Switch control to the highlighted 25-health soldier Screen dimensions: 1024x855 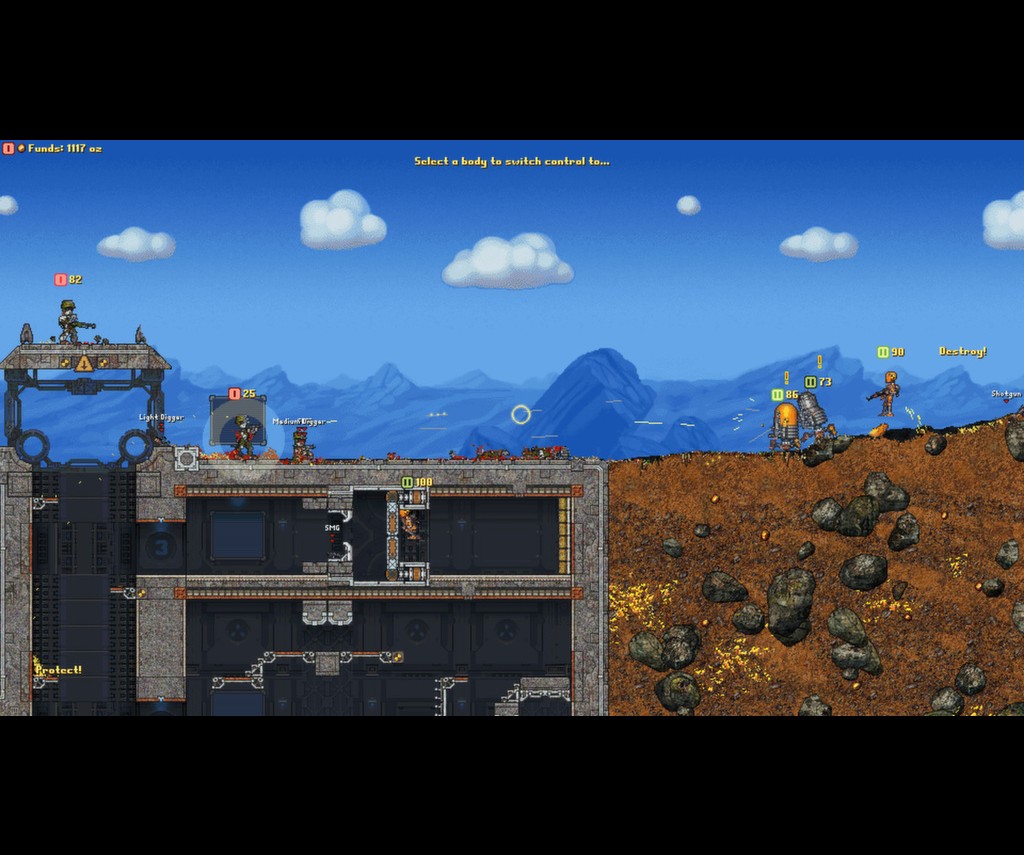(243, 435)
